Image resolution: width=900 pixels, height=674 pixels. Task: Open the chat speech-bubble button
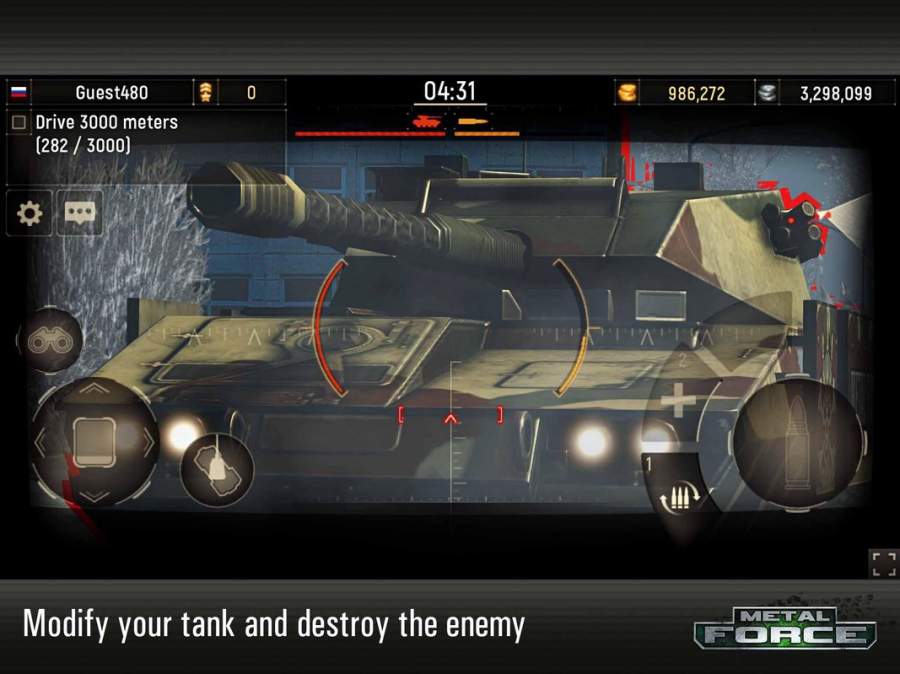click(80, 213)
